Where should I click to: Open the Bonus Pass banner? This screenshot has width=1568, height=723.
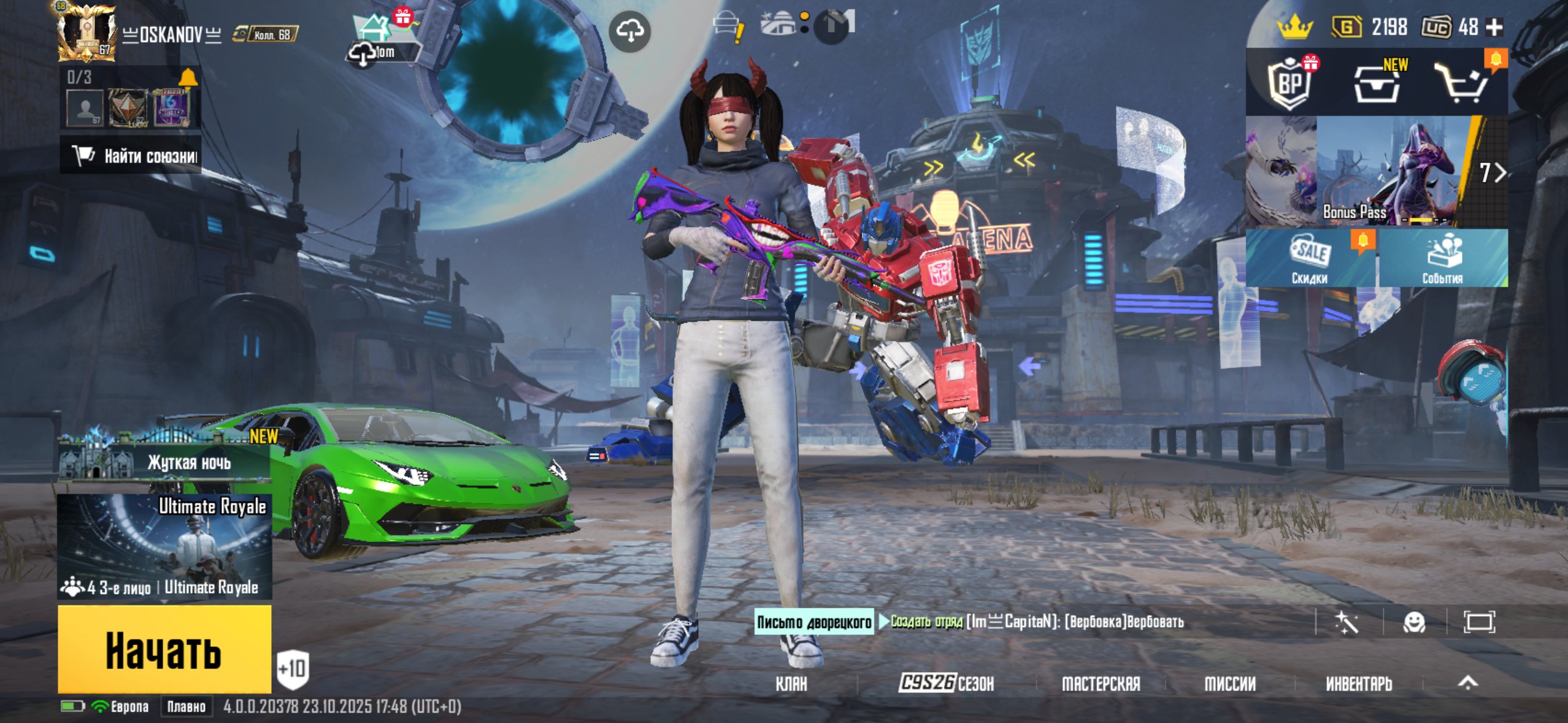1376,172
